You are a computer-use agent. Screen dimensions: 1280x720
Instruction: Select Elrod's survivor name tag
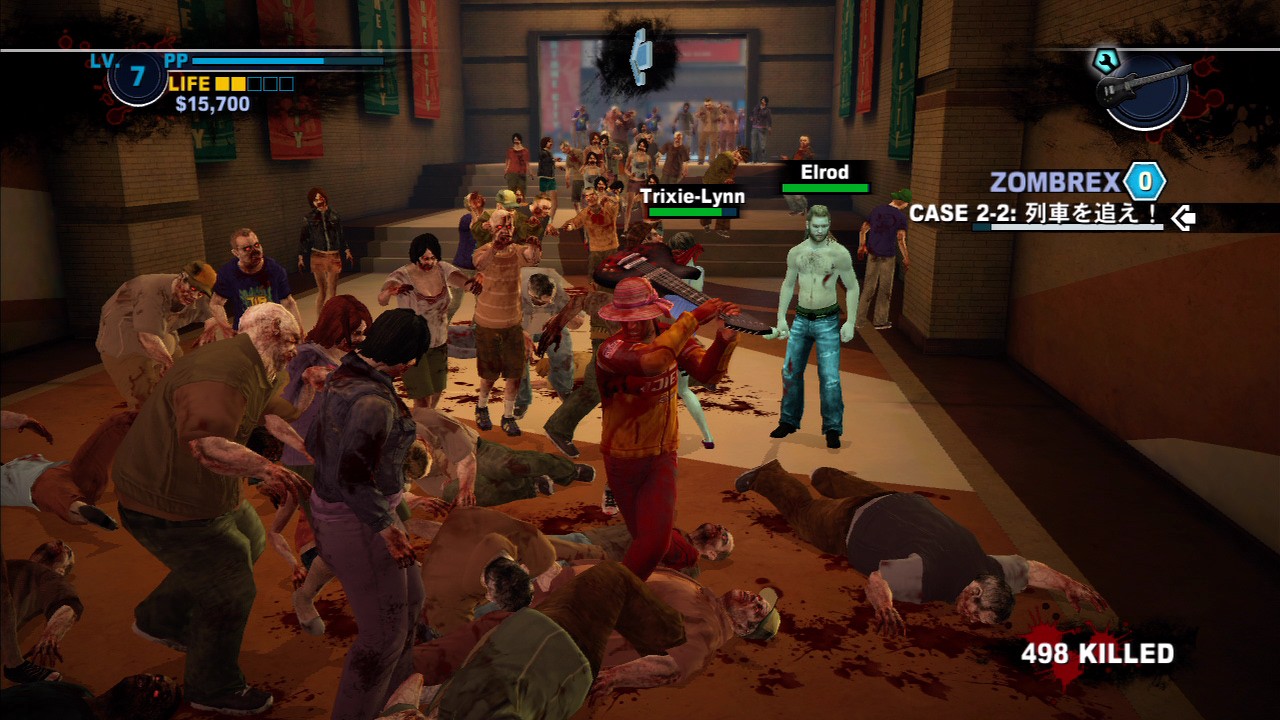click(824, 172)
